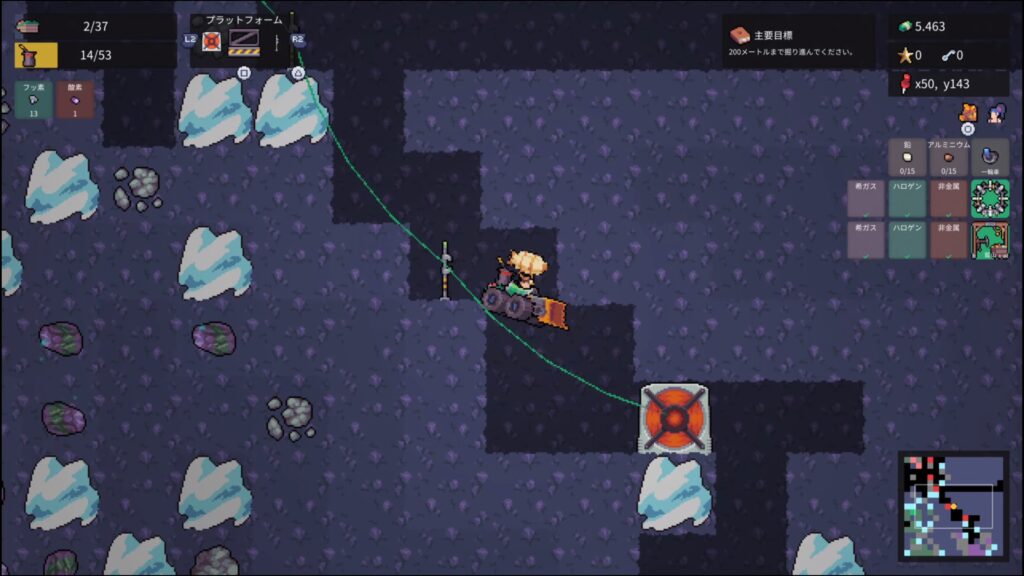Click the red pin coordinates display
This screenshot has height=576, width=1024.
tap(947, 84)
